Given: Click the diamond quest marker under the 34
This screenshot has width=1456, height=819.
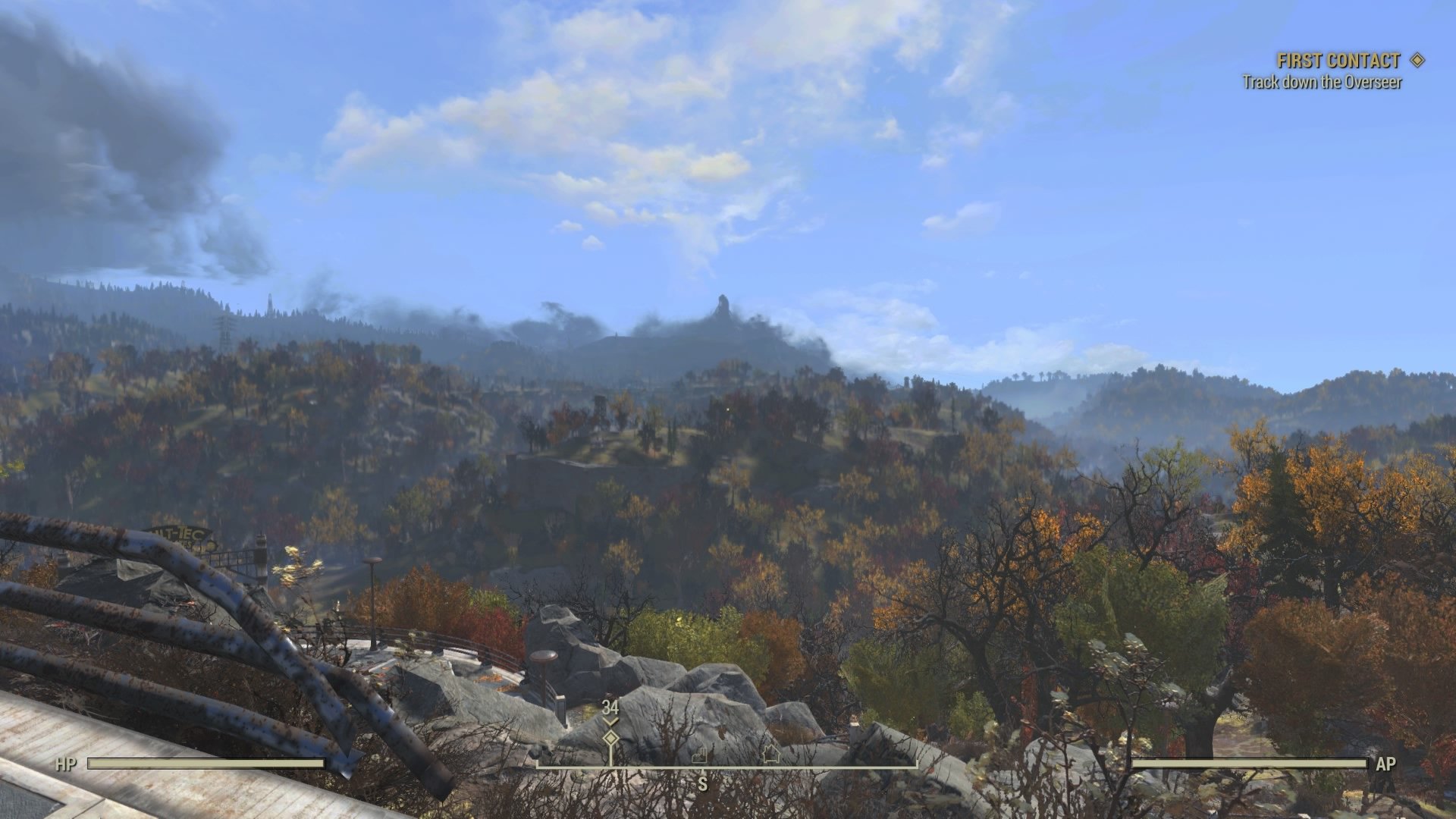Looking at the screenshot, I should pos(610,739).
